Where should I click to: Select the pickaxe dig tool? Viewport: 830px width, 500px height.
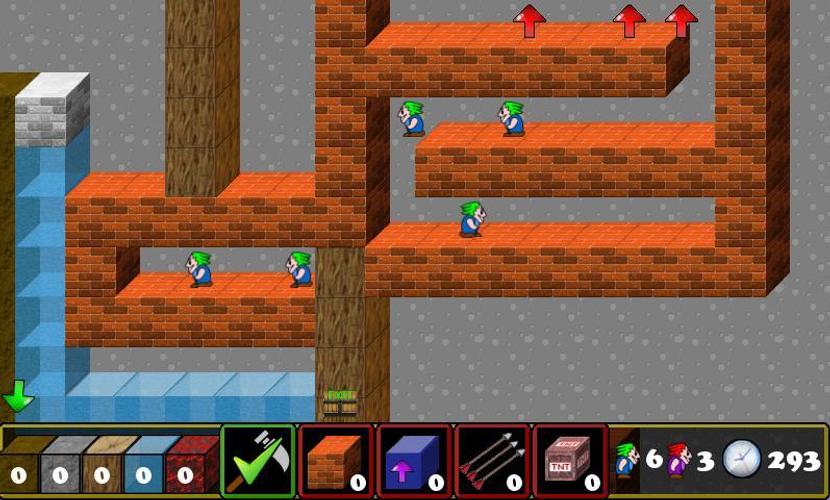[x=258, y=460]
